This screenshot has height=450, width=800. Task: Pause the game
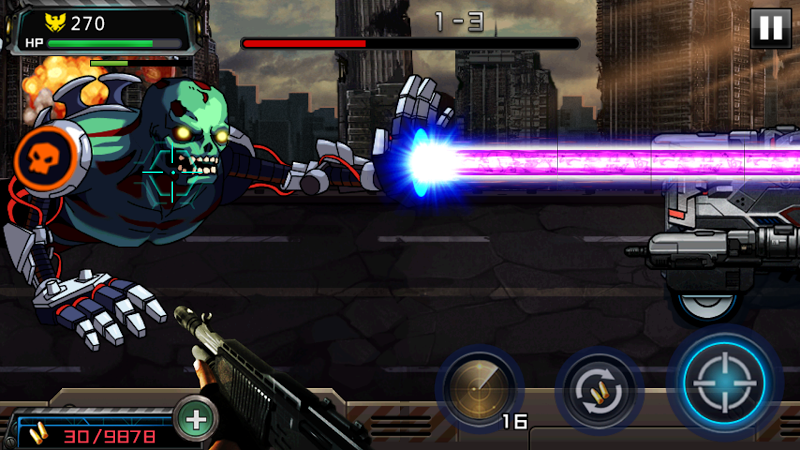(770, 28)
